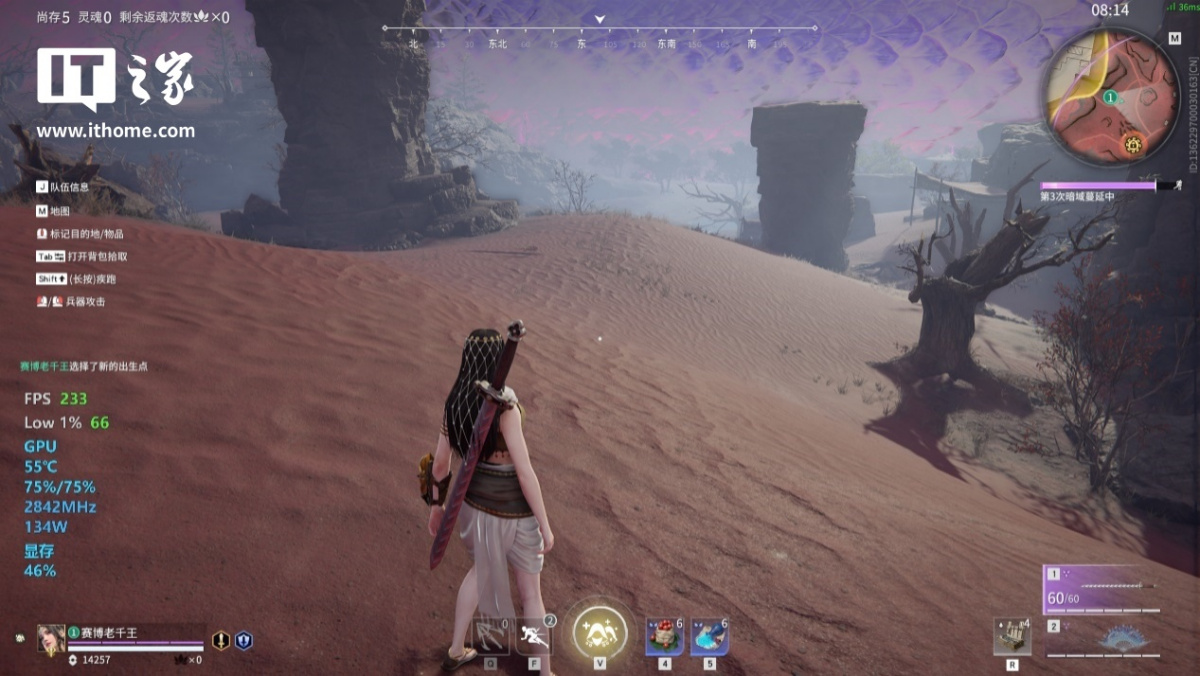Activate the glowing golden ultimate skill icon
The height and width of the screenshot is (676, 1200).
(x=600, y=632)
